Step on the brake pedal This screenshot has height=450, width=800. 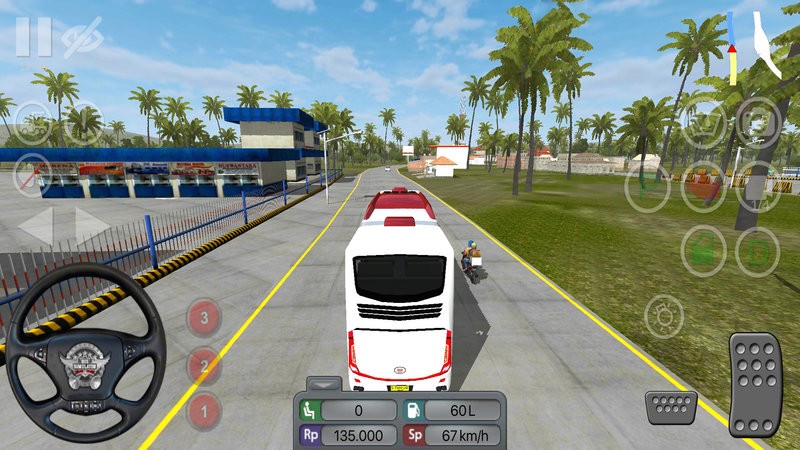(x=670, y=408)
